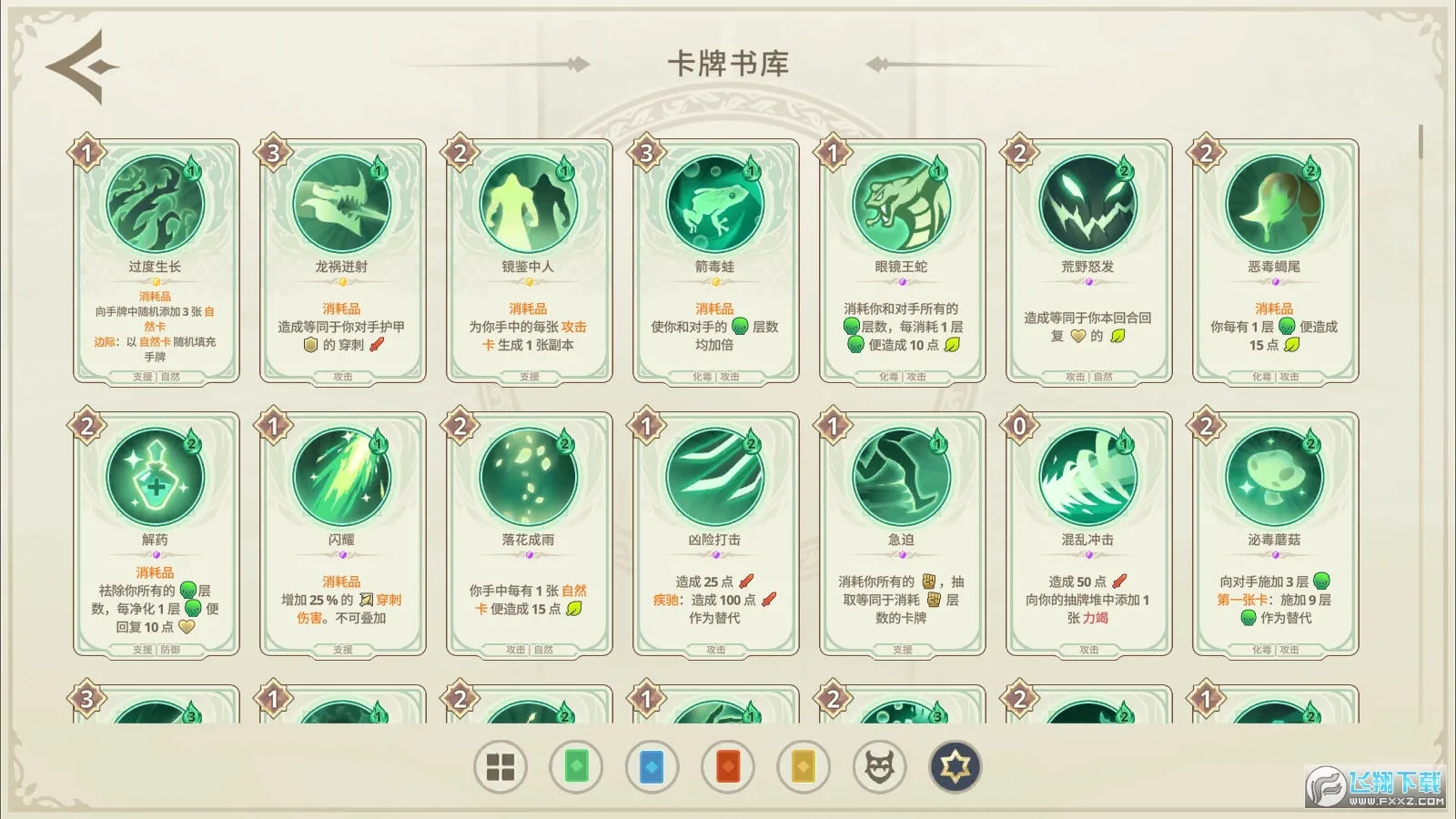The height and width of the screenshot is (819, 1456).
Task: Toggle the green card filter
Action: 578,766
